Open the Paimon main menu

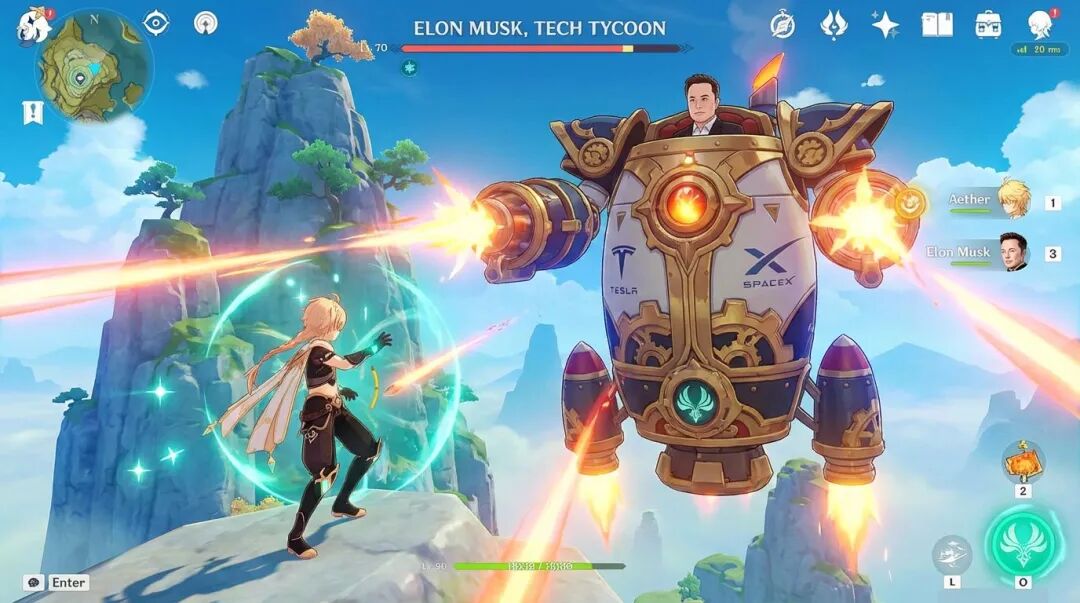point(33,25)
